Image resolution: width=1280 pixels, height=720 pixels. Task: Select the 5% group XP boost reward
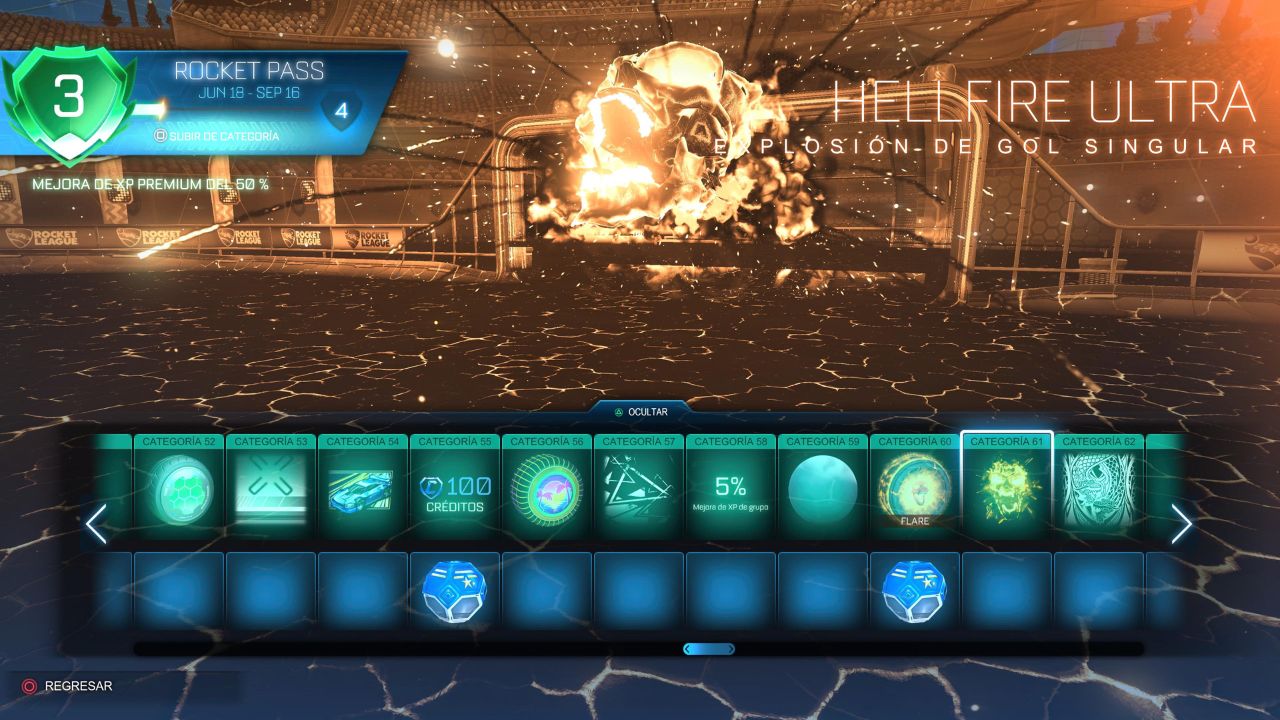tap(731, 490)
